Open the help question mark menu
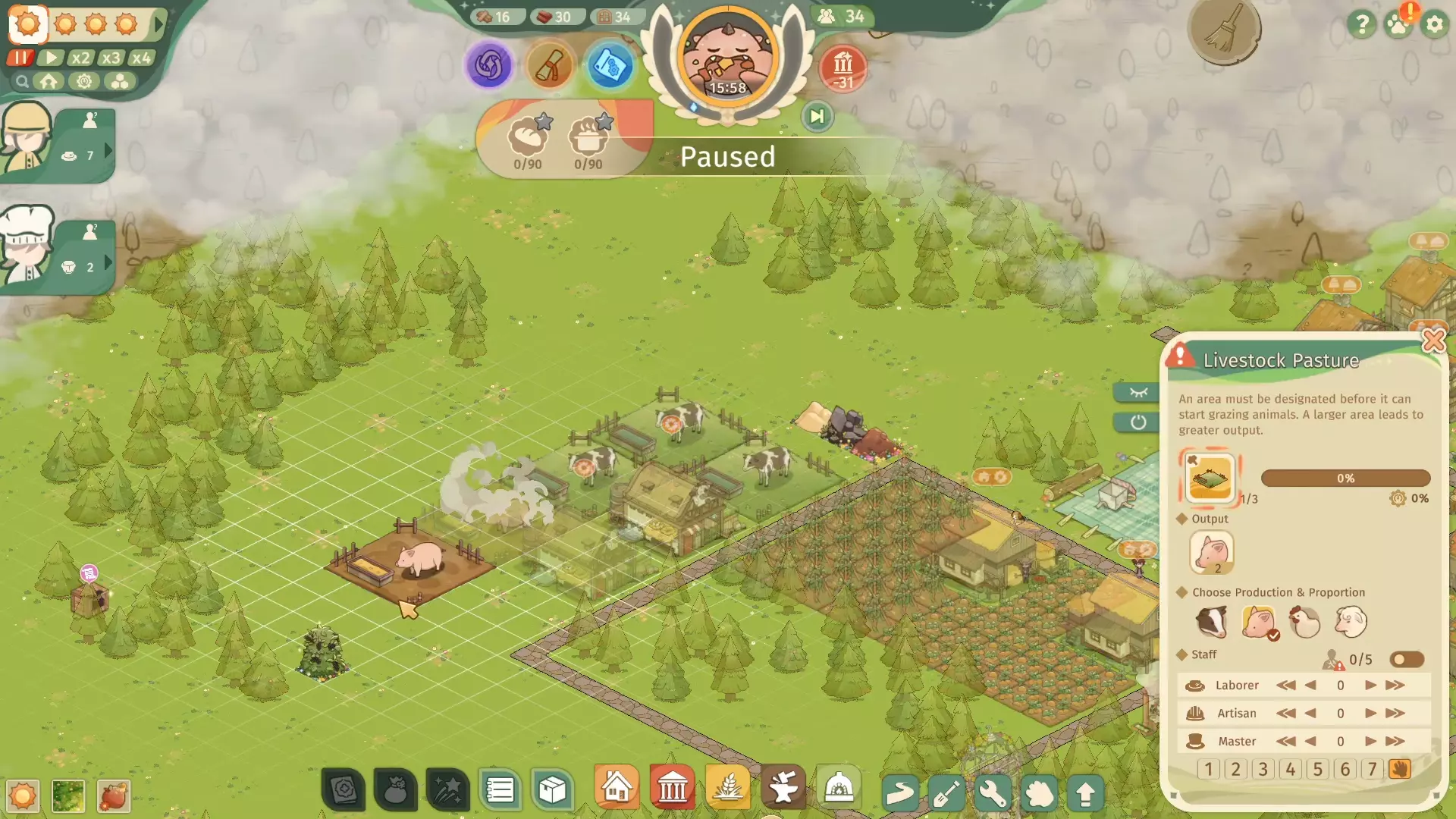The height and width of the screenshot is (819, 1456). (x=1362, y=25)
